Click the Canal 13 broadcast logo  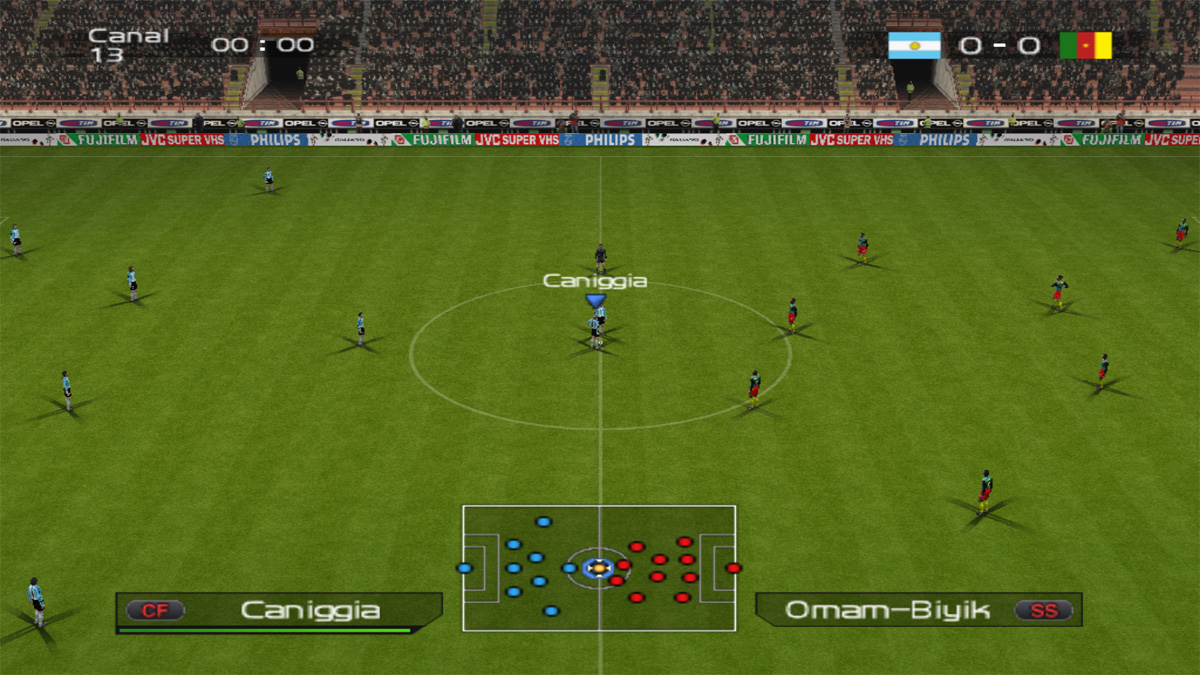129,44
